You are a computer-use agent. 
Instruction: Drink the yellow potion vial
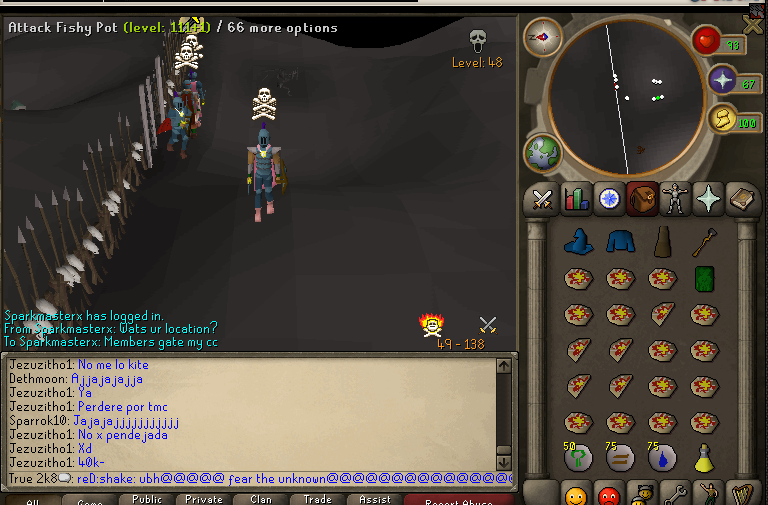coord(704,457)
